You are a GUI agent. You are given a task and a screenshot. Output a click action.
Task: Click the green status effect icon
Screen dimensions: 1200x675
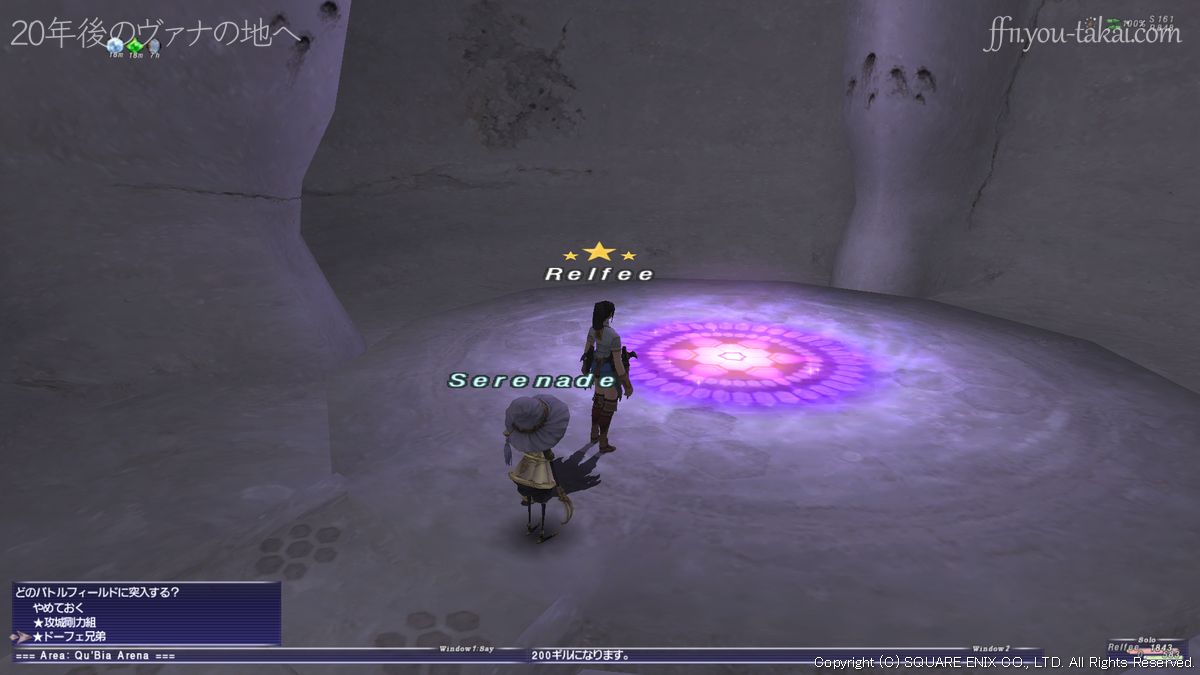pyautogui.click(x=135, y=45)
